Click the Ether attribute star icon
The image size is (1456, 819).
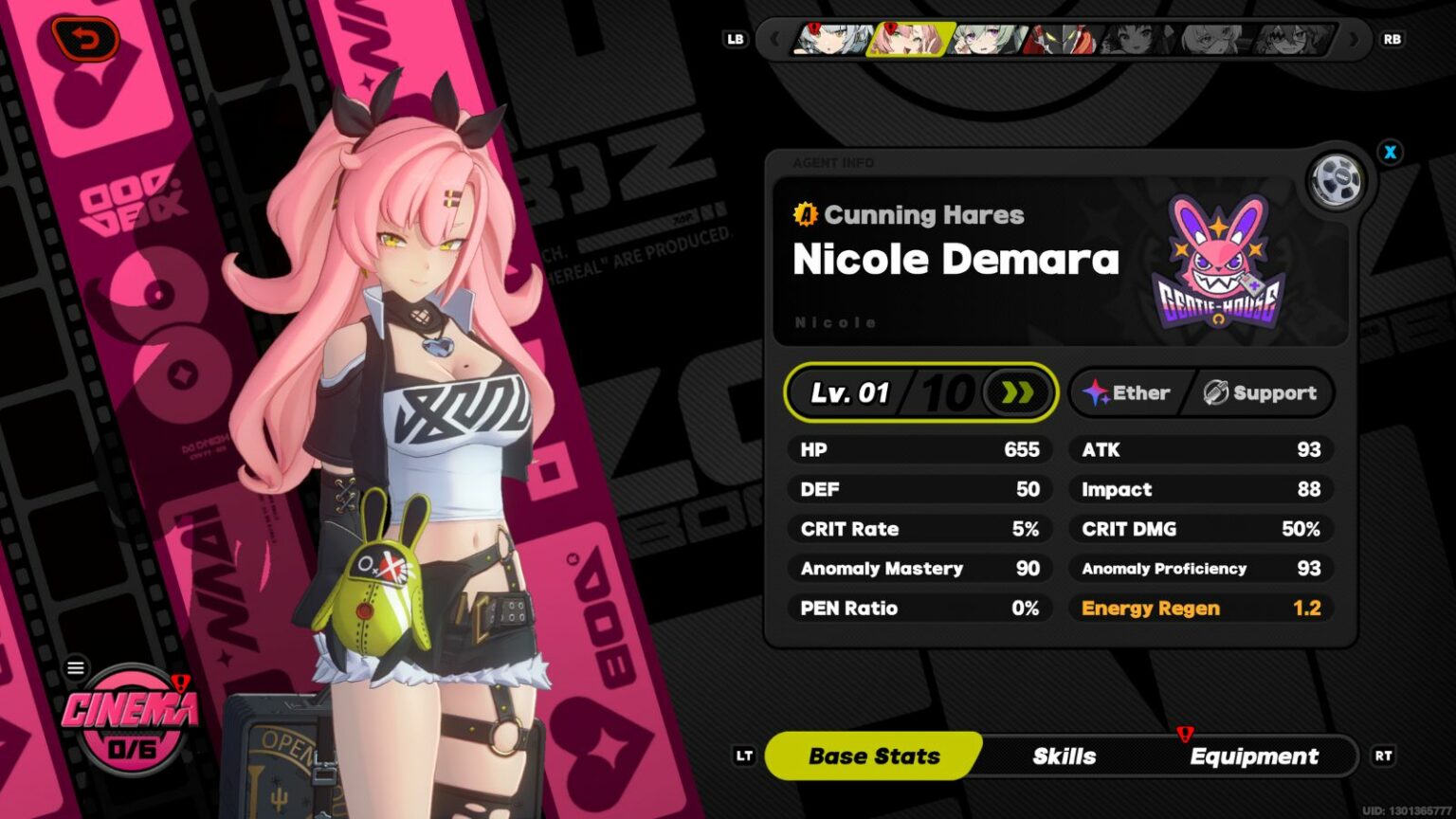tap(1097, 392)
